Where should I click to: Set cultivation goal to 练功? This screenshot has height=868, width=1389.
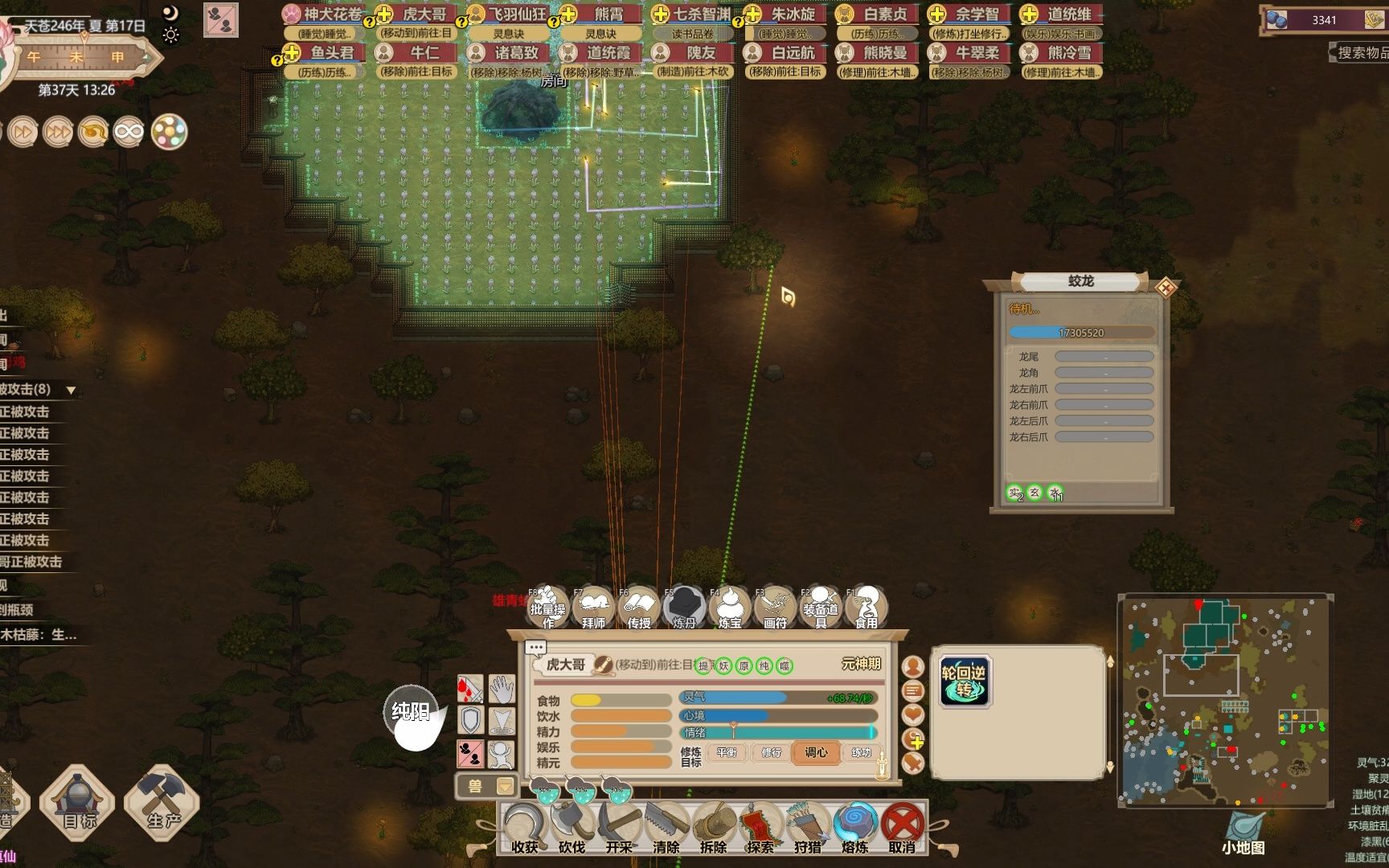tap(861, 752)
